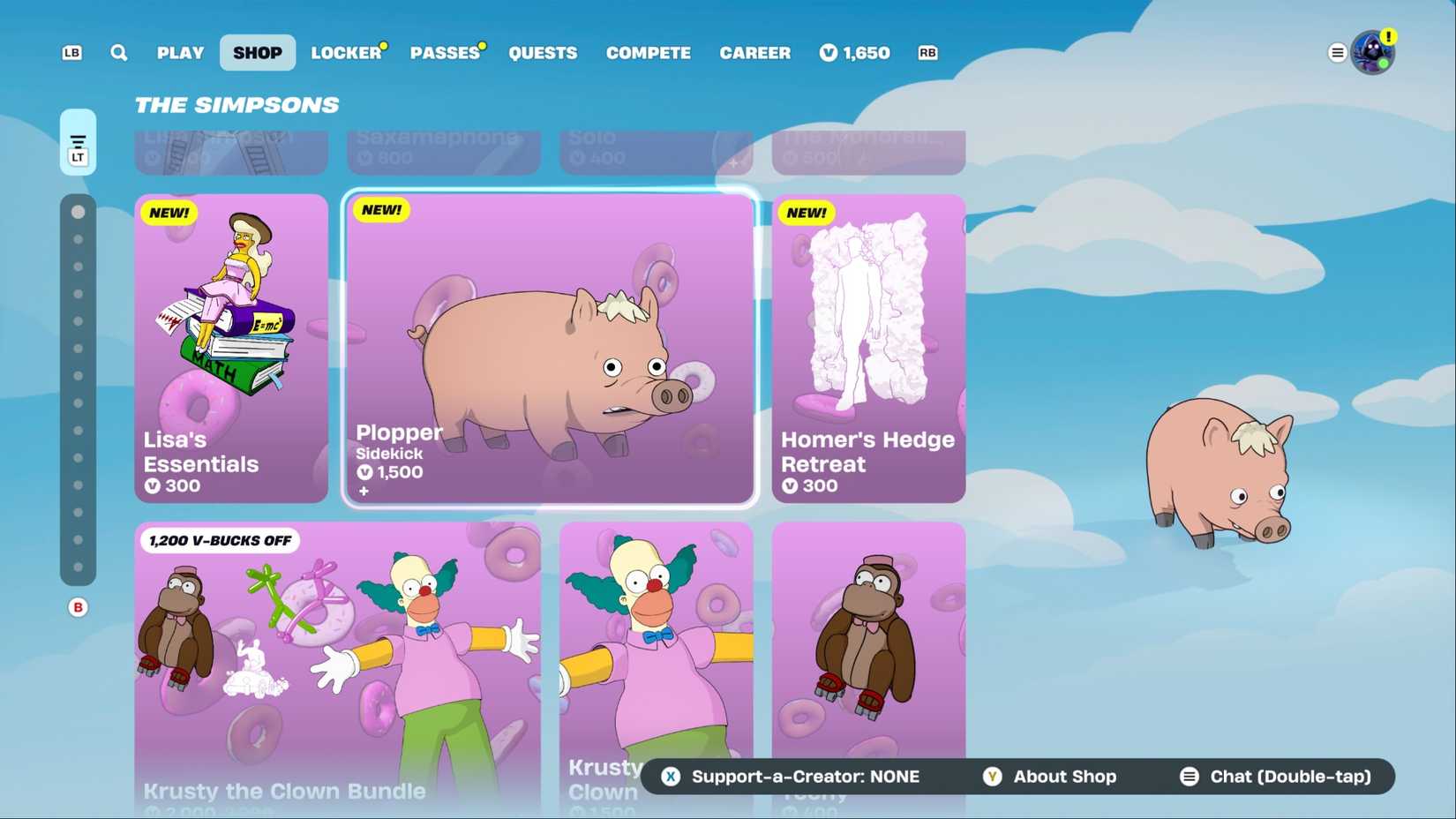Open the Lisa's Essentials bundle
The height and width of the screenshot is (819, 1456).
click(230, 349)
